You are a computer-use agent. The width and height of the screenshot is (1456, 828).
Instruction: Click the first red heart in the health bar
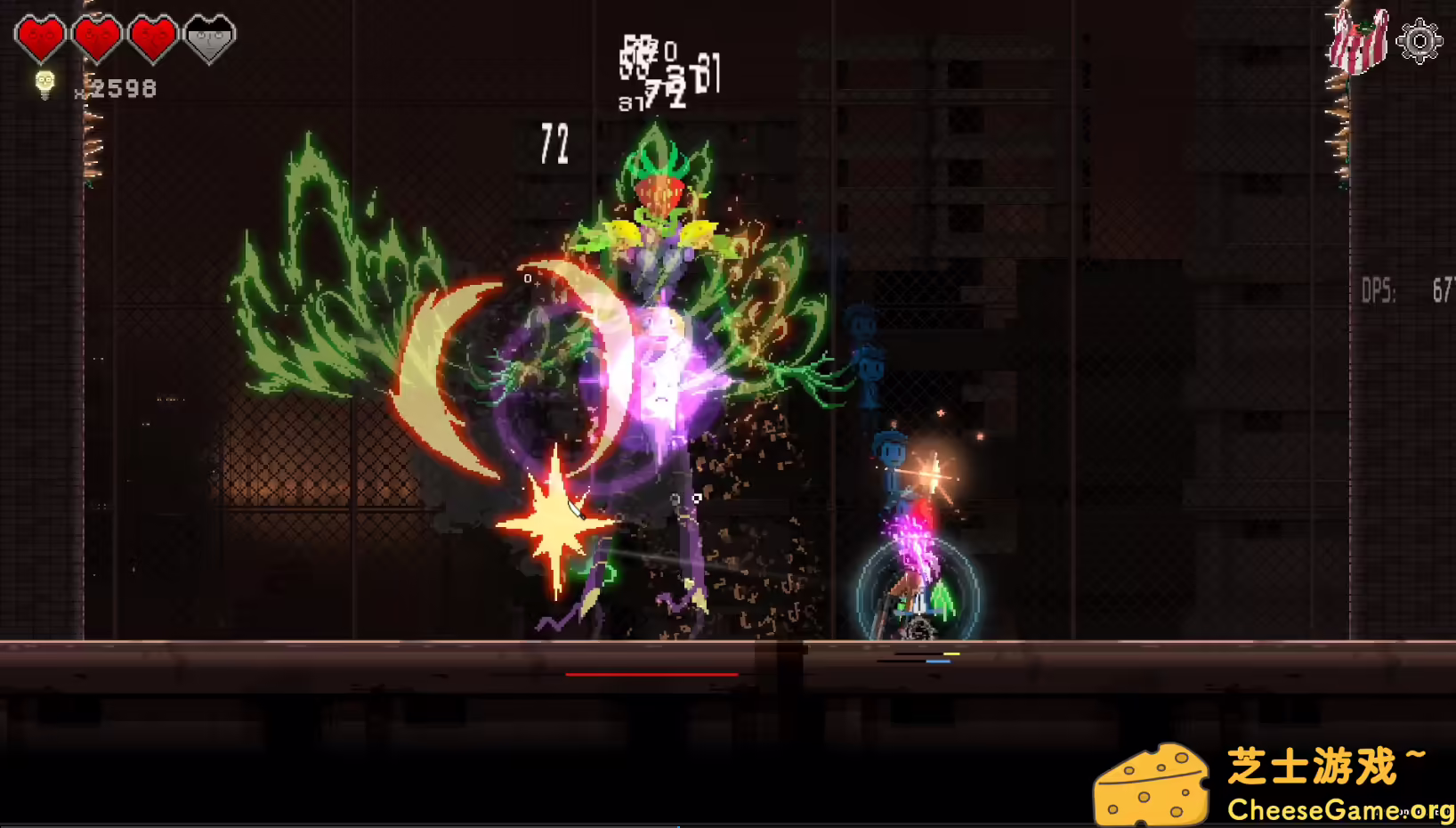(x=42, y=37)
